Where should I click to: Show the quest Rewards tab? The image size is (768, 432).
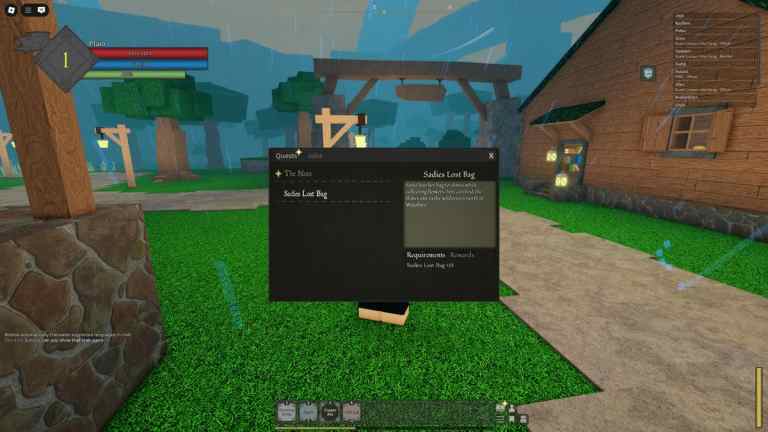click(x=462, y=255)
